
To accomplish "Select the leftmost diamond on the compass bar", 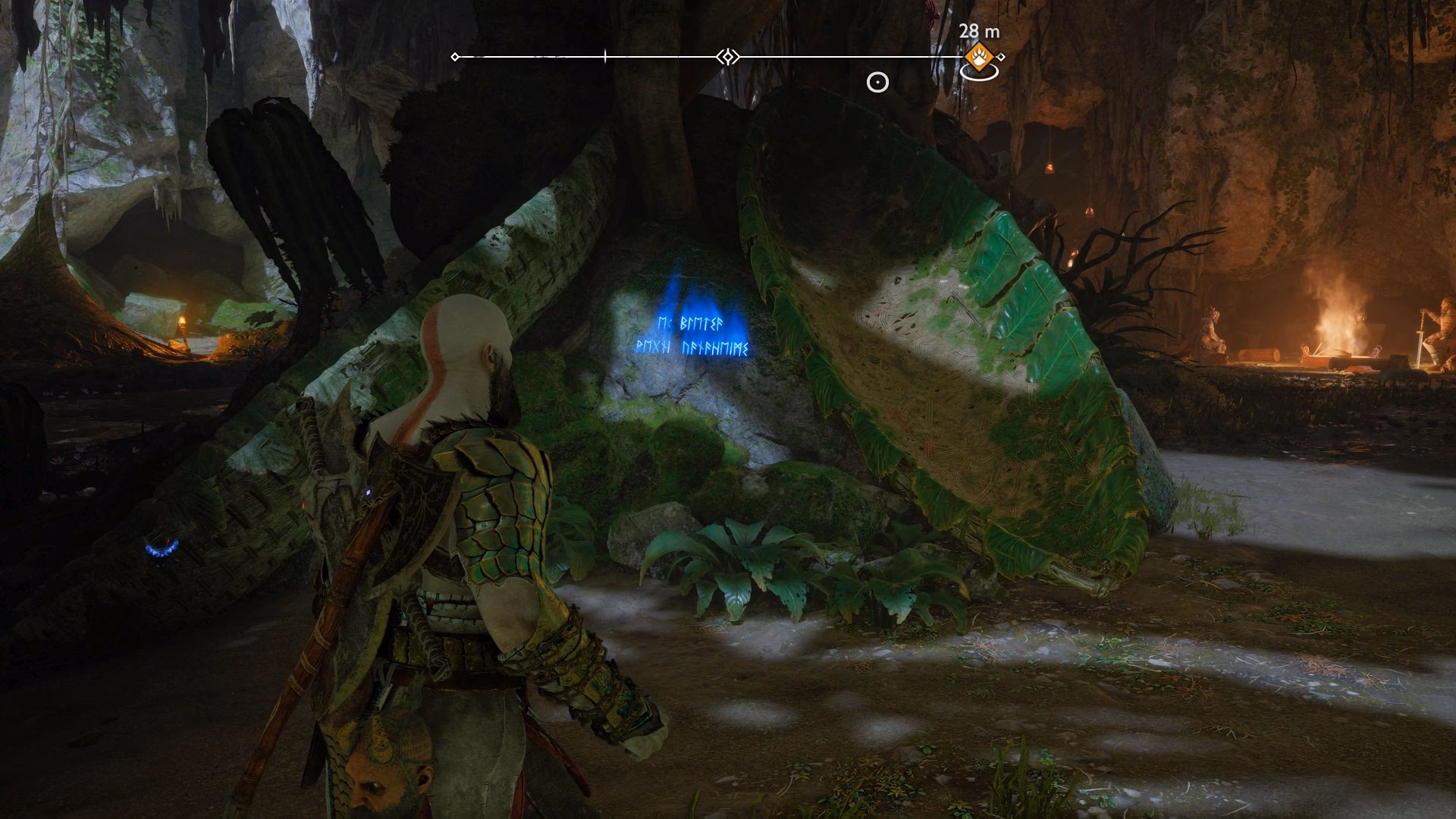I will 454,55.
